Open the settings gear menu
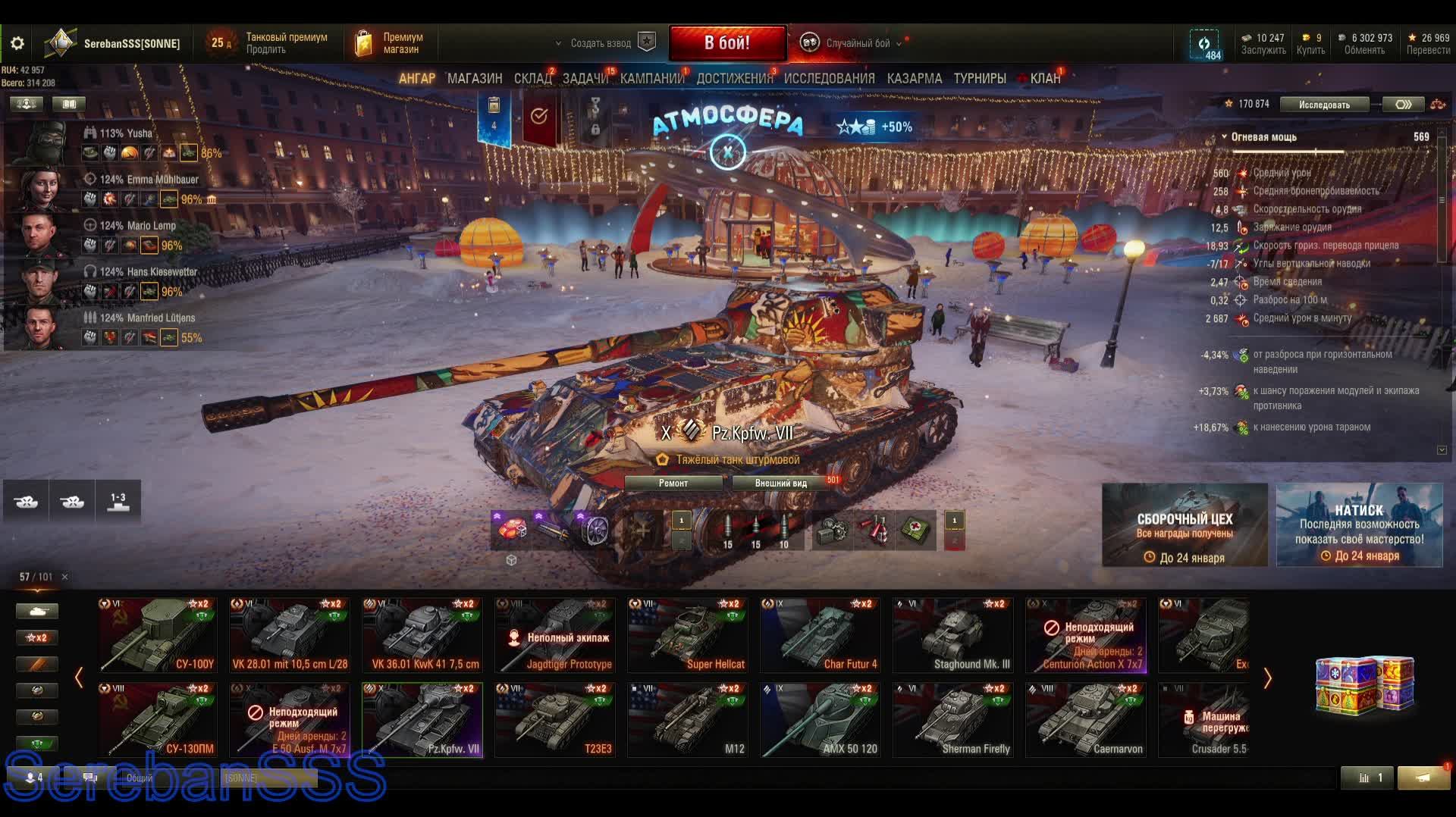This screenshot has width=1456, height=817. 17,44
